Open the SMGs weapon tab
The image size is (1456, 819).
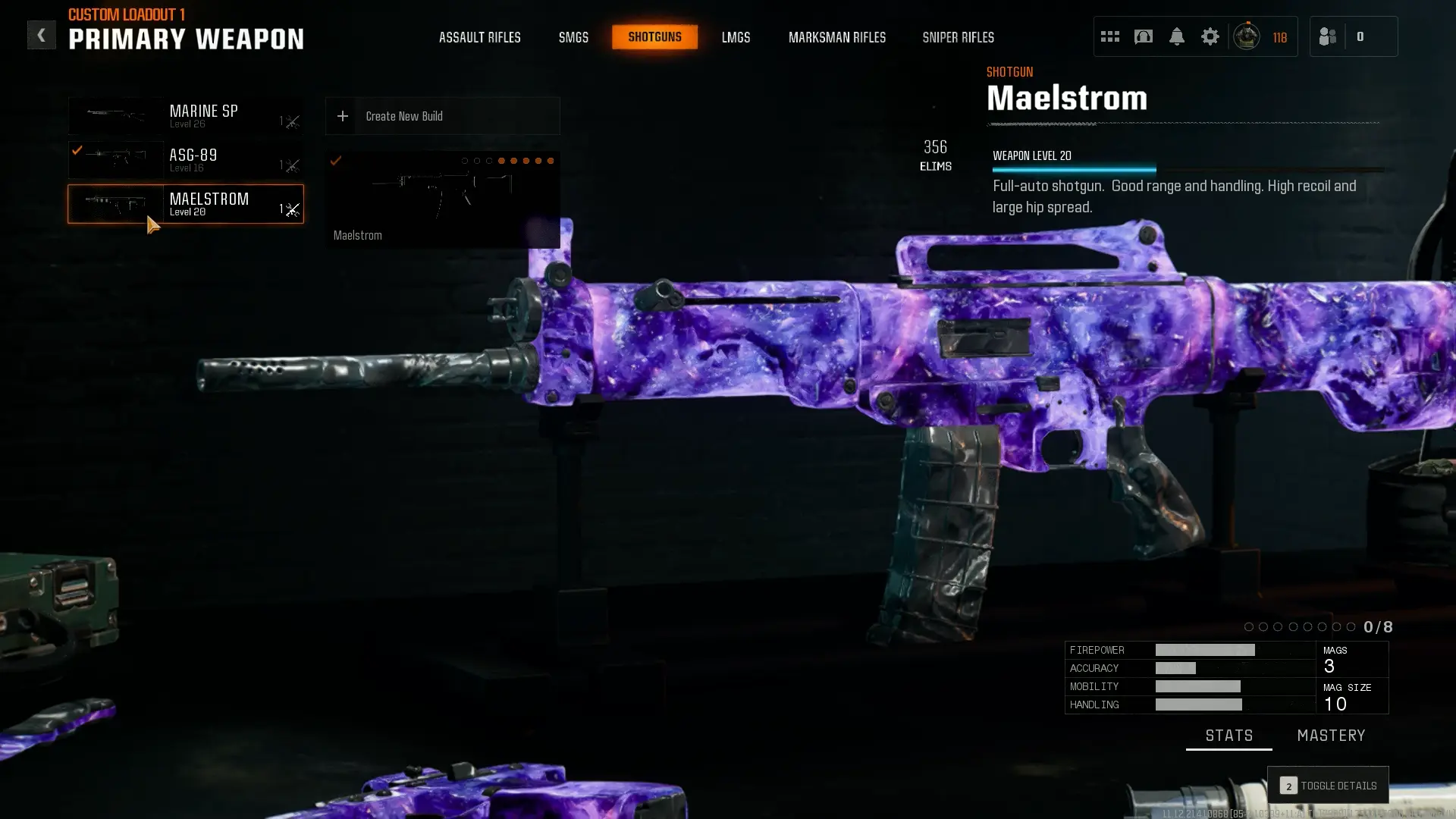[573, 37]
